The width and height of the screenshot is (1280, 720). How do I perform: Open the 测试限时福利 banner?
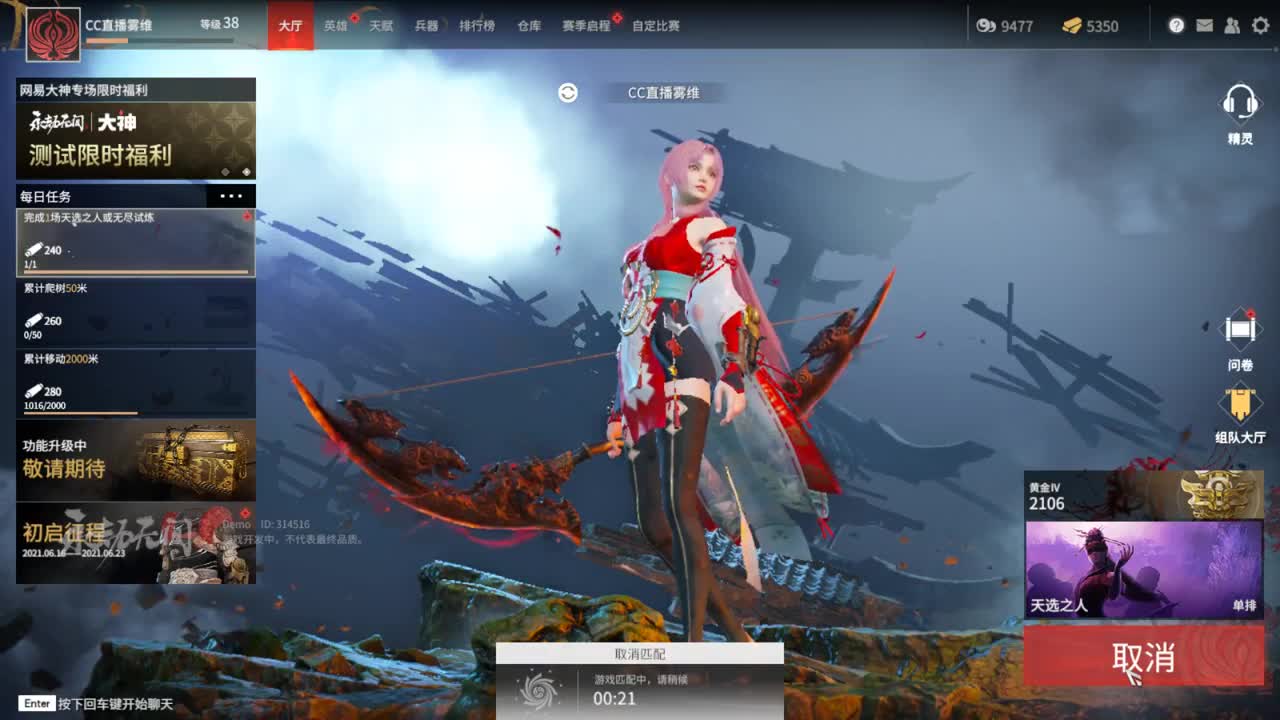pyautogui.click(x=135, y=140)
